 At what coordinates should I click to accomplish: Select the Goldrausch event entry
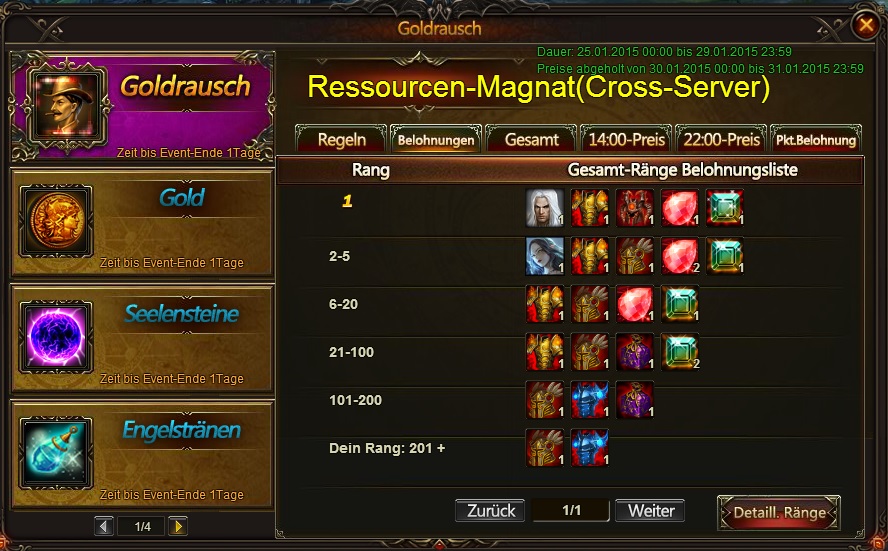[x=142, y=106]
